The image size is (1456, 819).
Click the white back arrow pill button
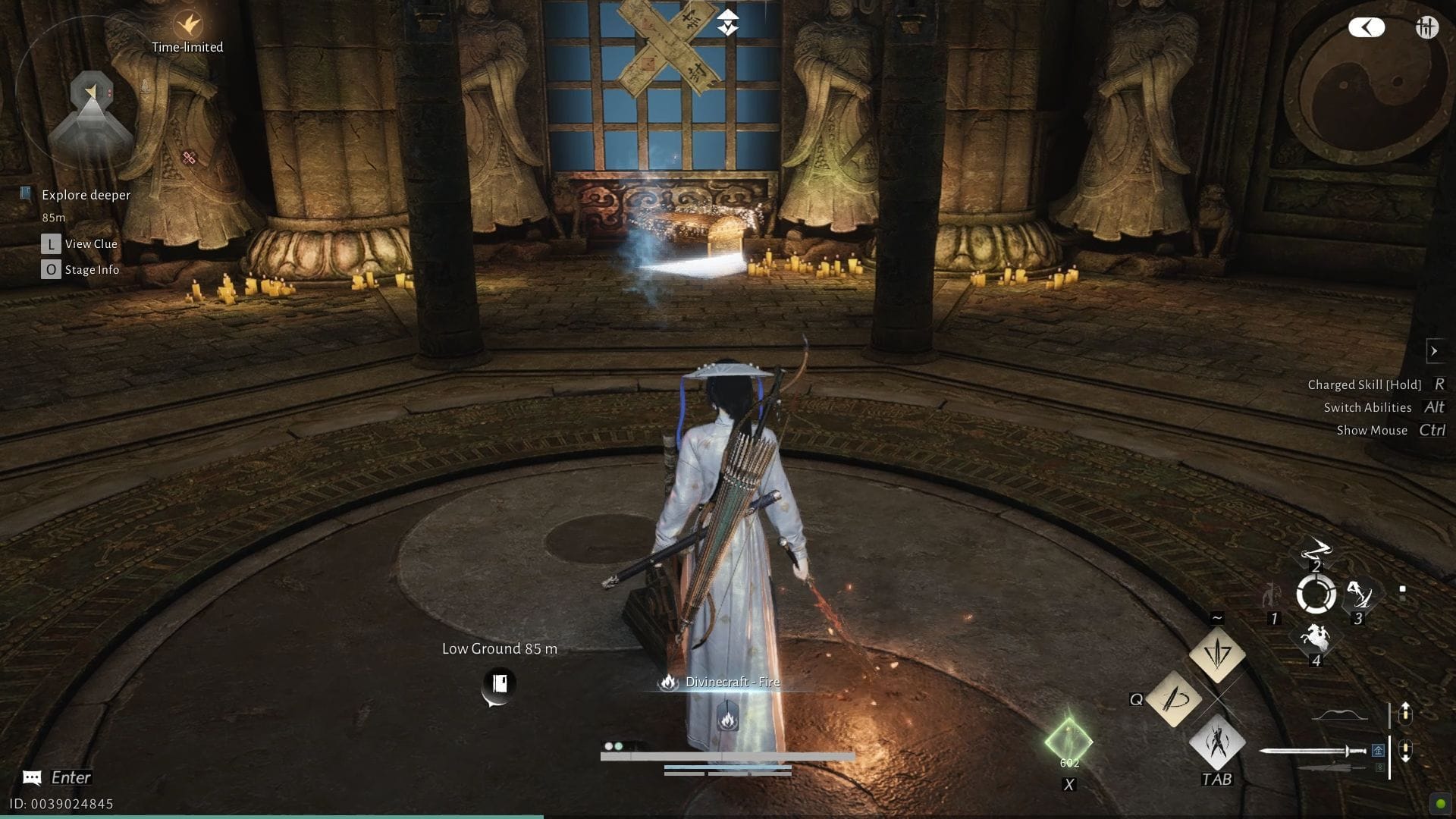pyautogui.click(x=1367, y=28)
